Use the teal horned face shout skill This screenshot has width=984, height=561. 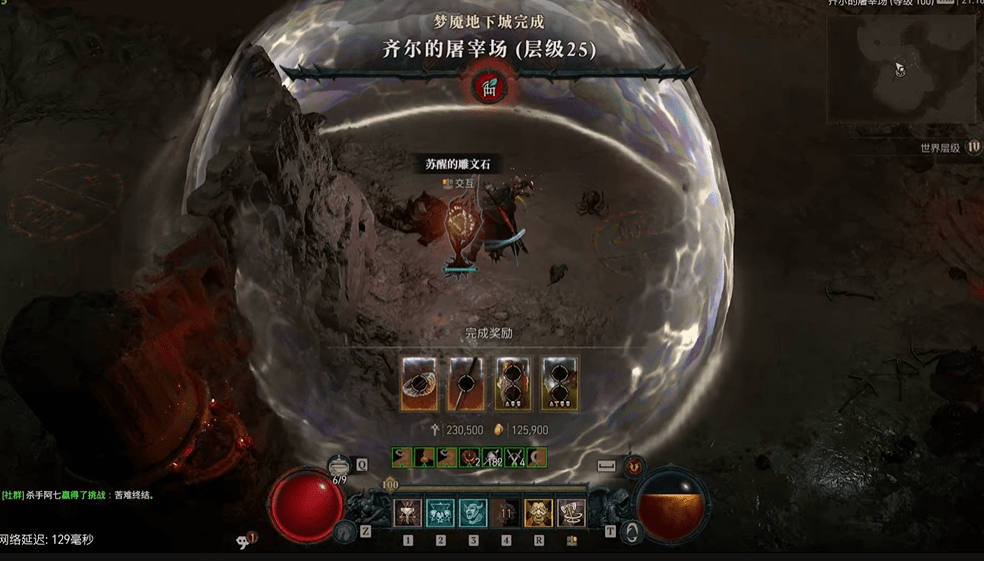coord(473,513)
